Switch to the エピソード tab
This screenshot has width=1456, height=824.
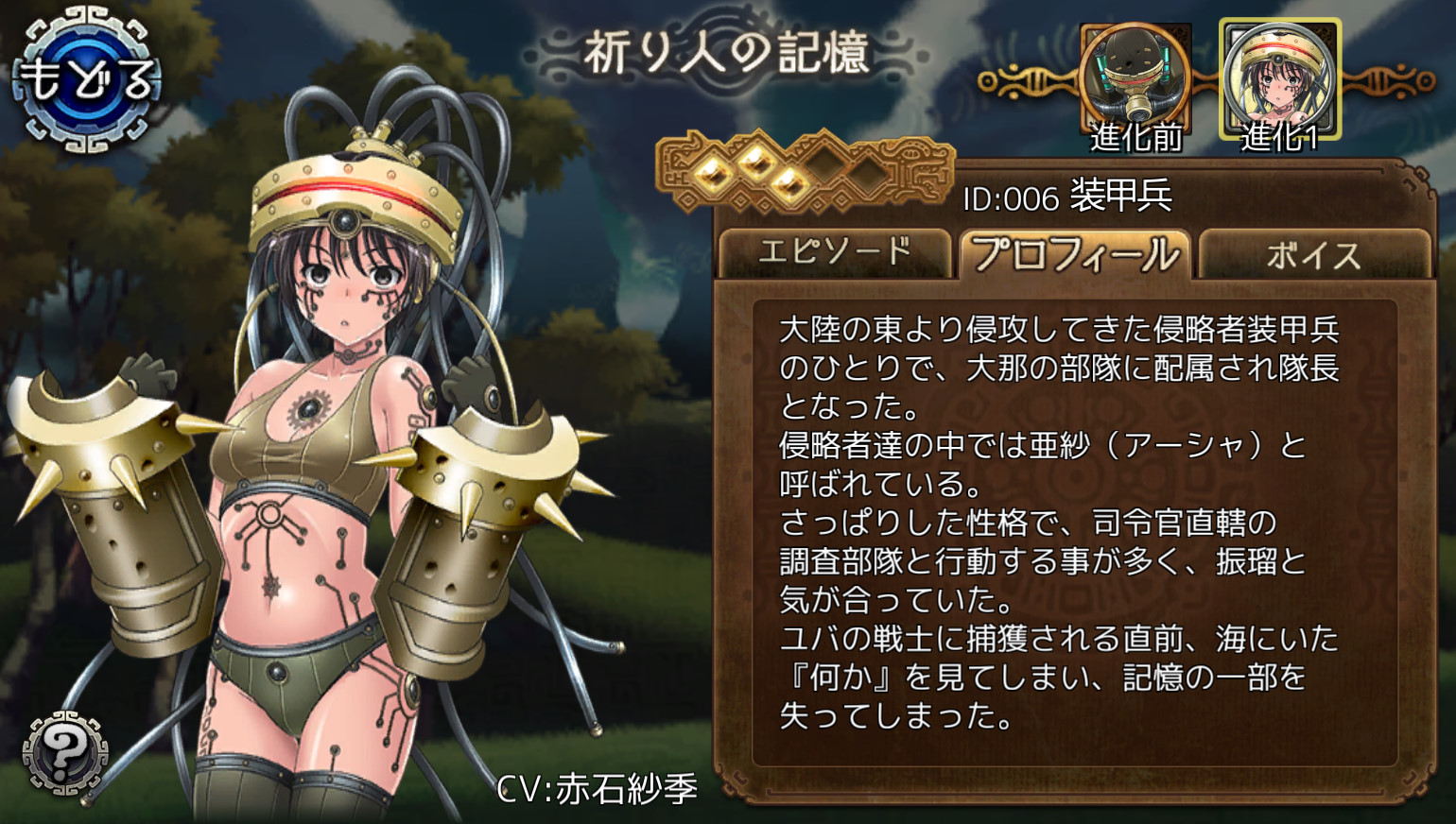(x=834, y=253)
